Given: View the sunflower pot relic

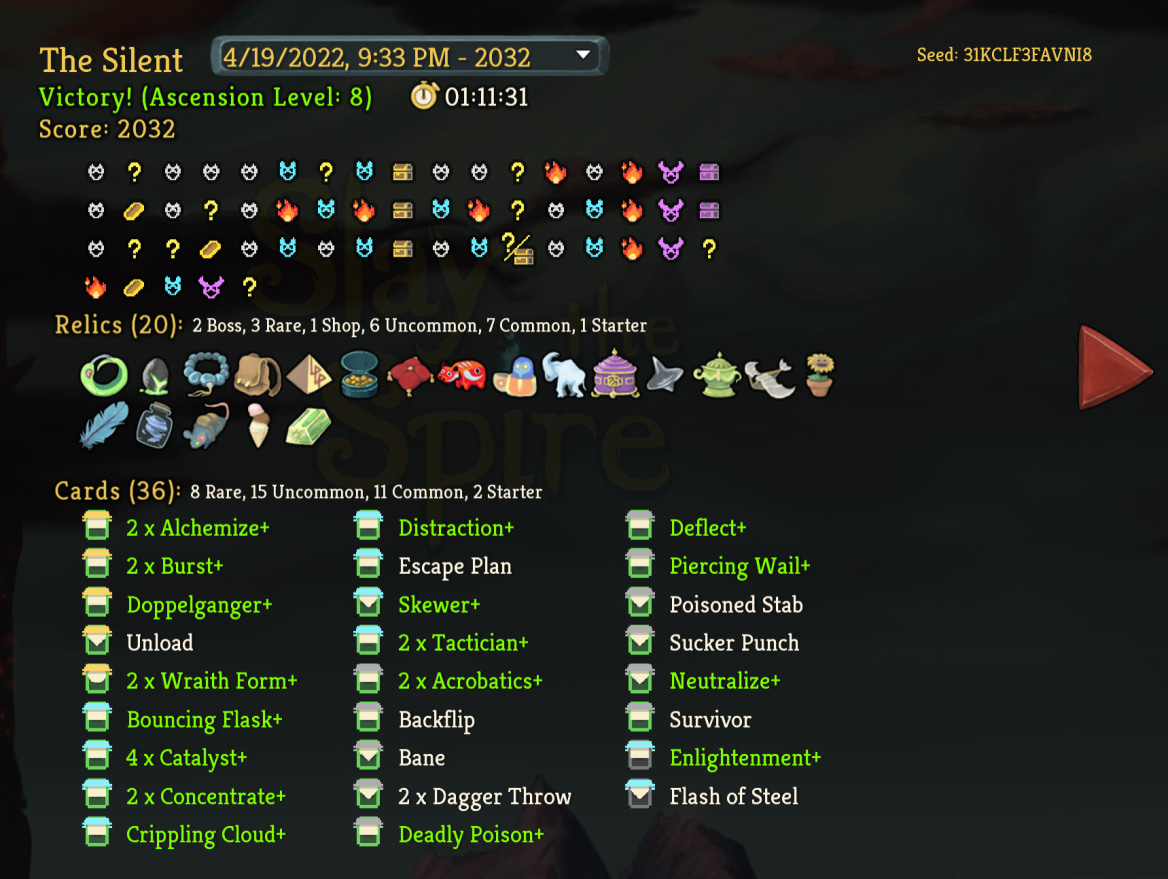Looking at the screenshot, I should coord(819,376).
